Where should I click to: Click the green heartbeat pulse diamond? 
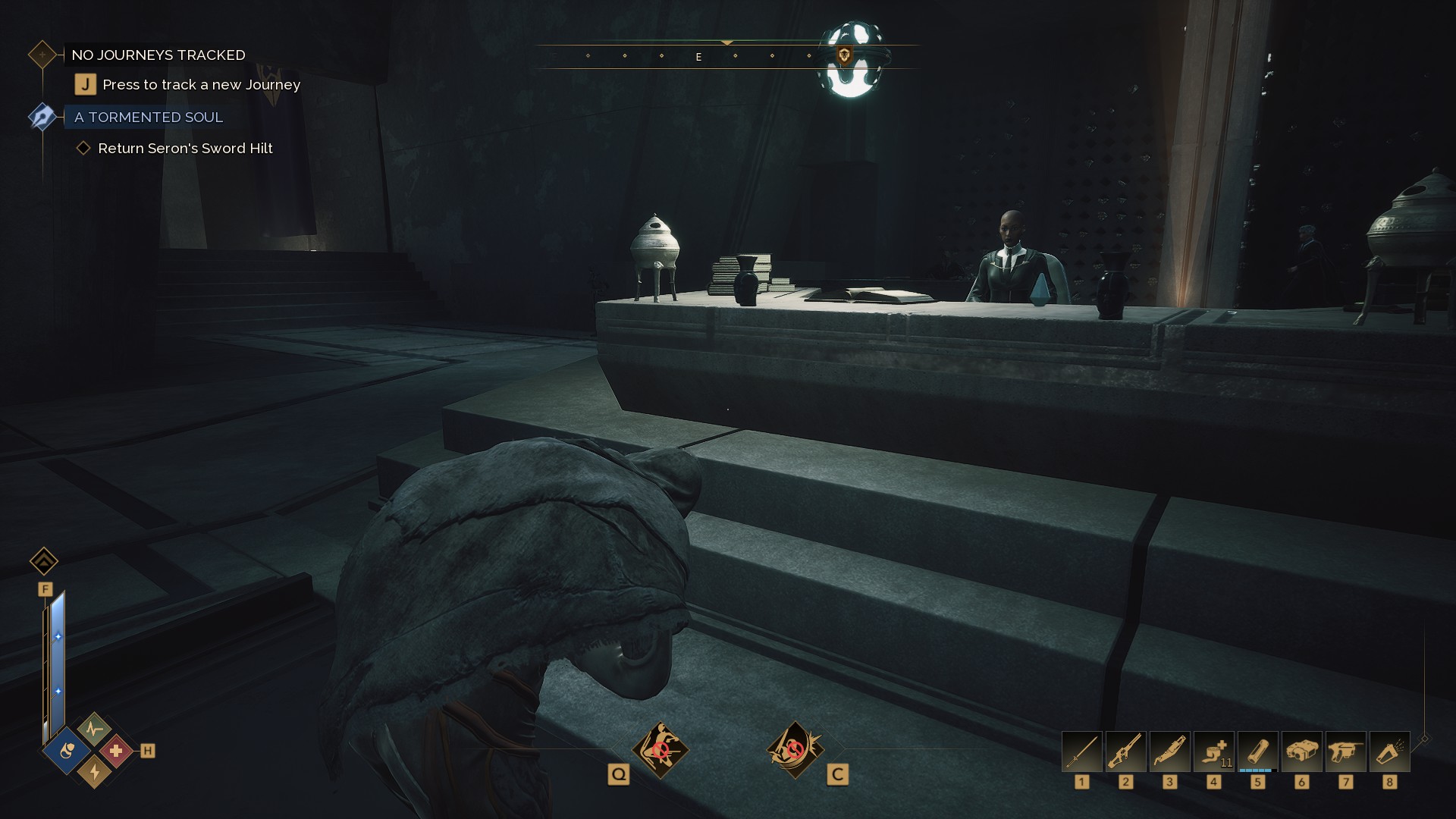(94, 730)
